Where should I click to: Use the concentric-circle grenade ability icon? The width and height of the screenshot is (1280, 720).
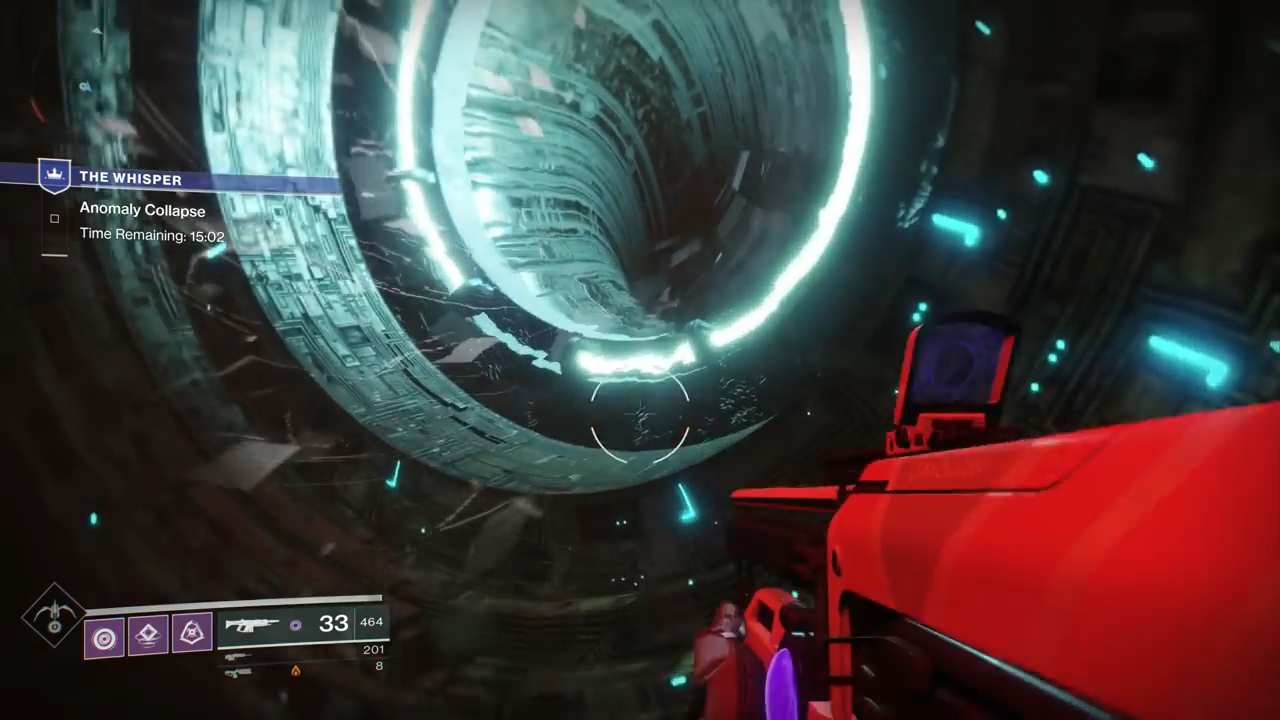(104, 636)
